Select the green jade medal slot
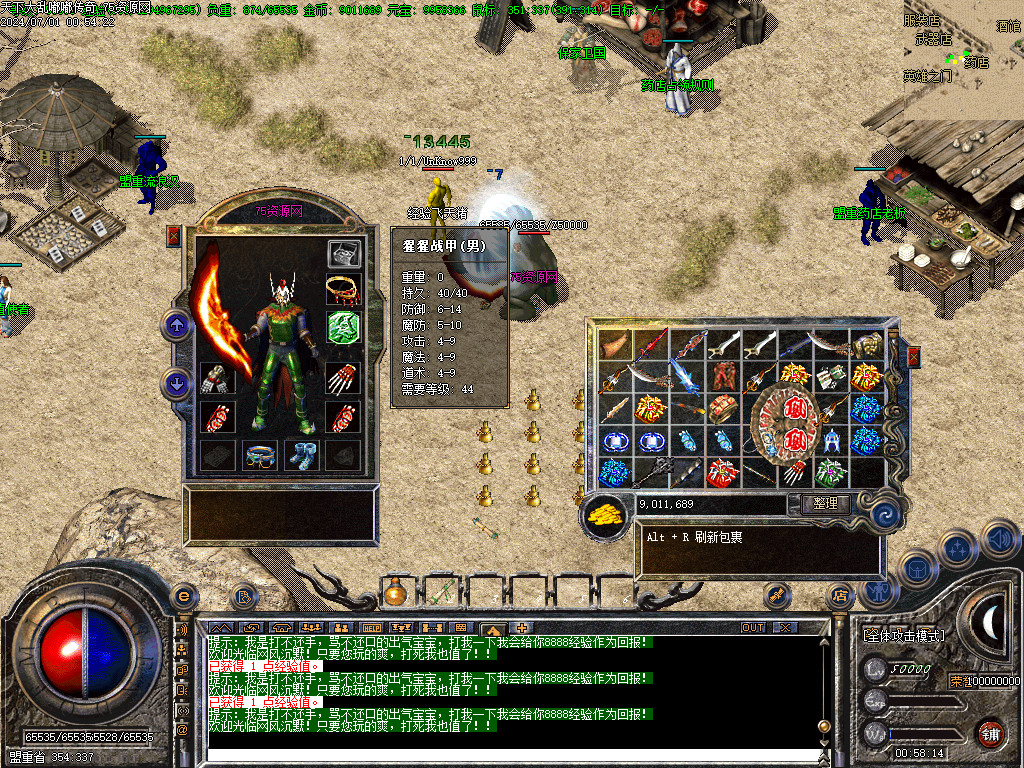The width and height of the screenshot is (1024, 768). 343,327
